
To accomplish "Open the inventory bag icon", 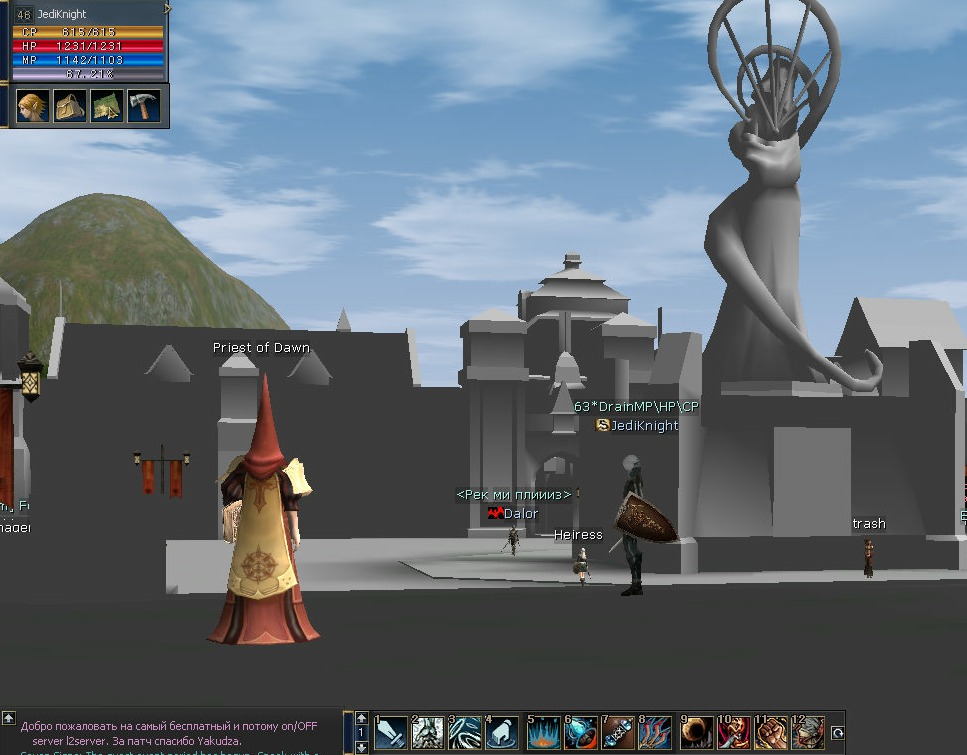I will click(x=70, y=105).
